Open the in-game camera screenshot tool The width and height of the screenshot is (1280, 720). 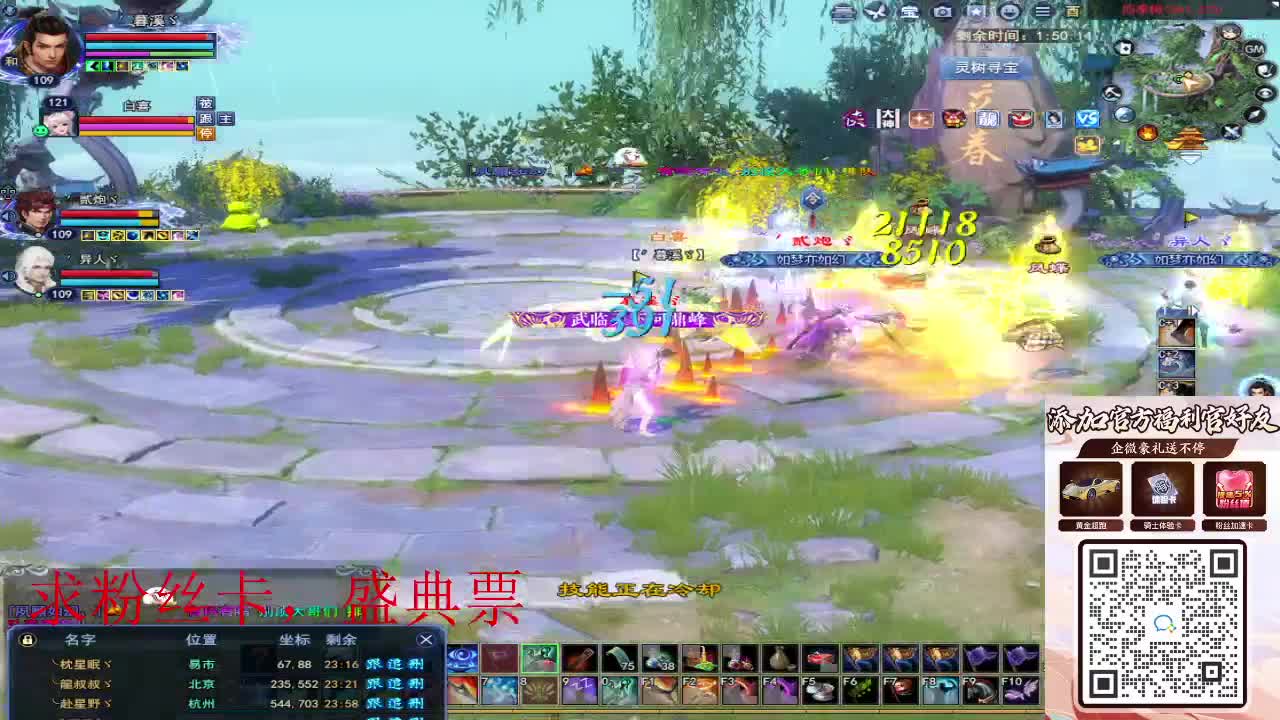pyautogui.click(x=940, y=9)
